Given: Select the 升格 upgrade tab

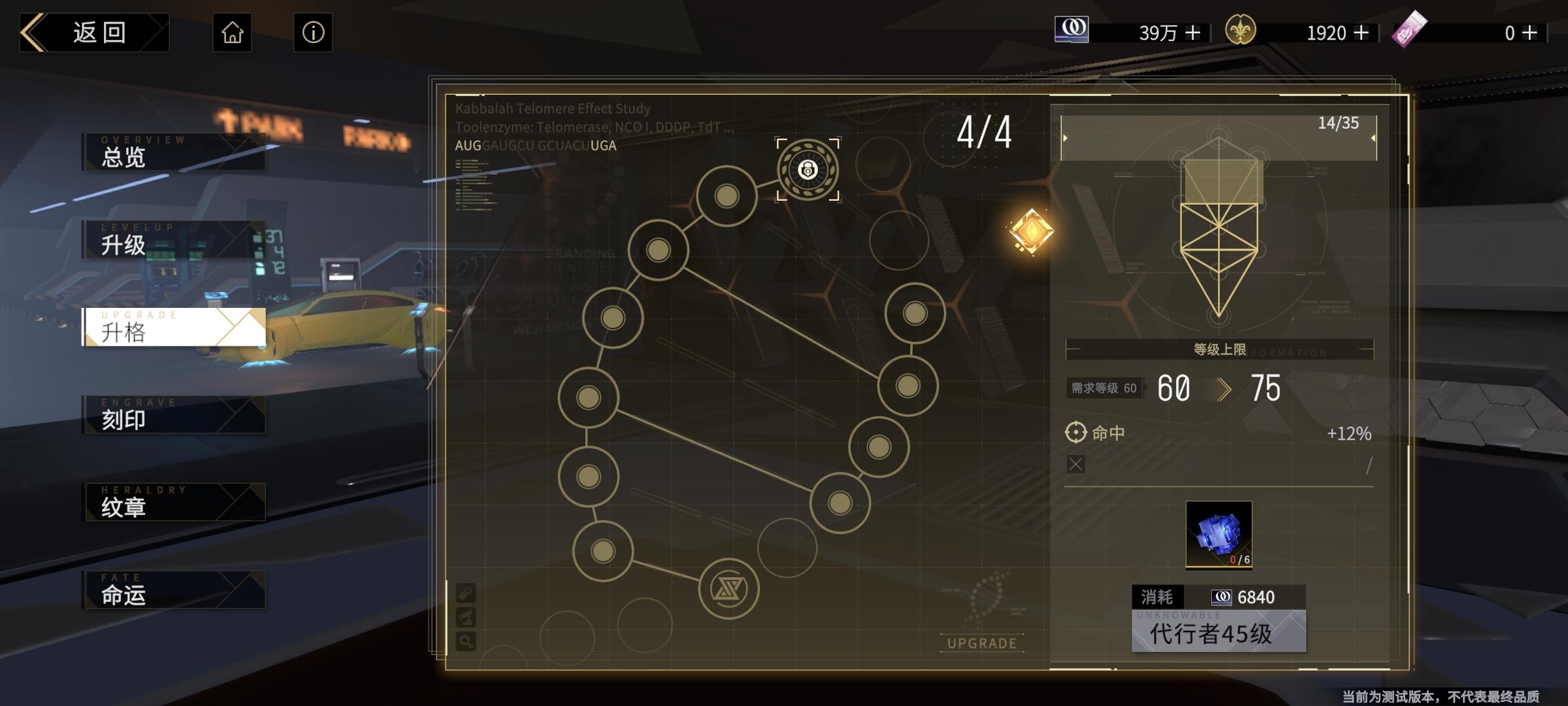Looking at the screenshot, I should pyautogui.click(x=174, y=328).
